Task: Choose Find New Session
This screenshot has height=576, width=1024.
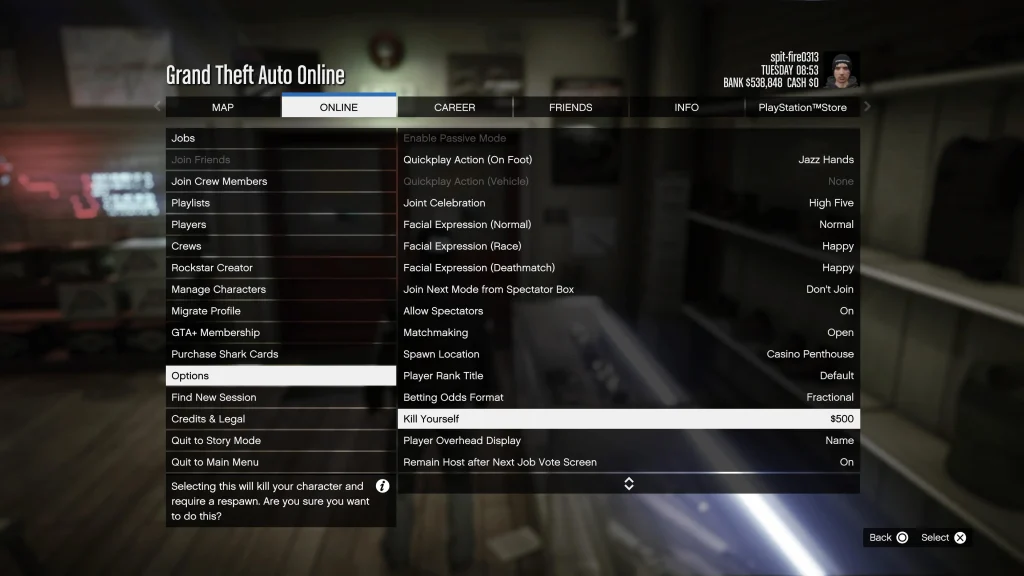Action: coord(280,397)
